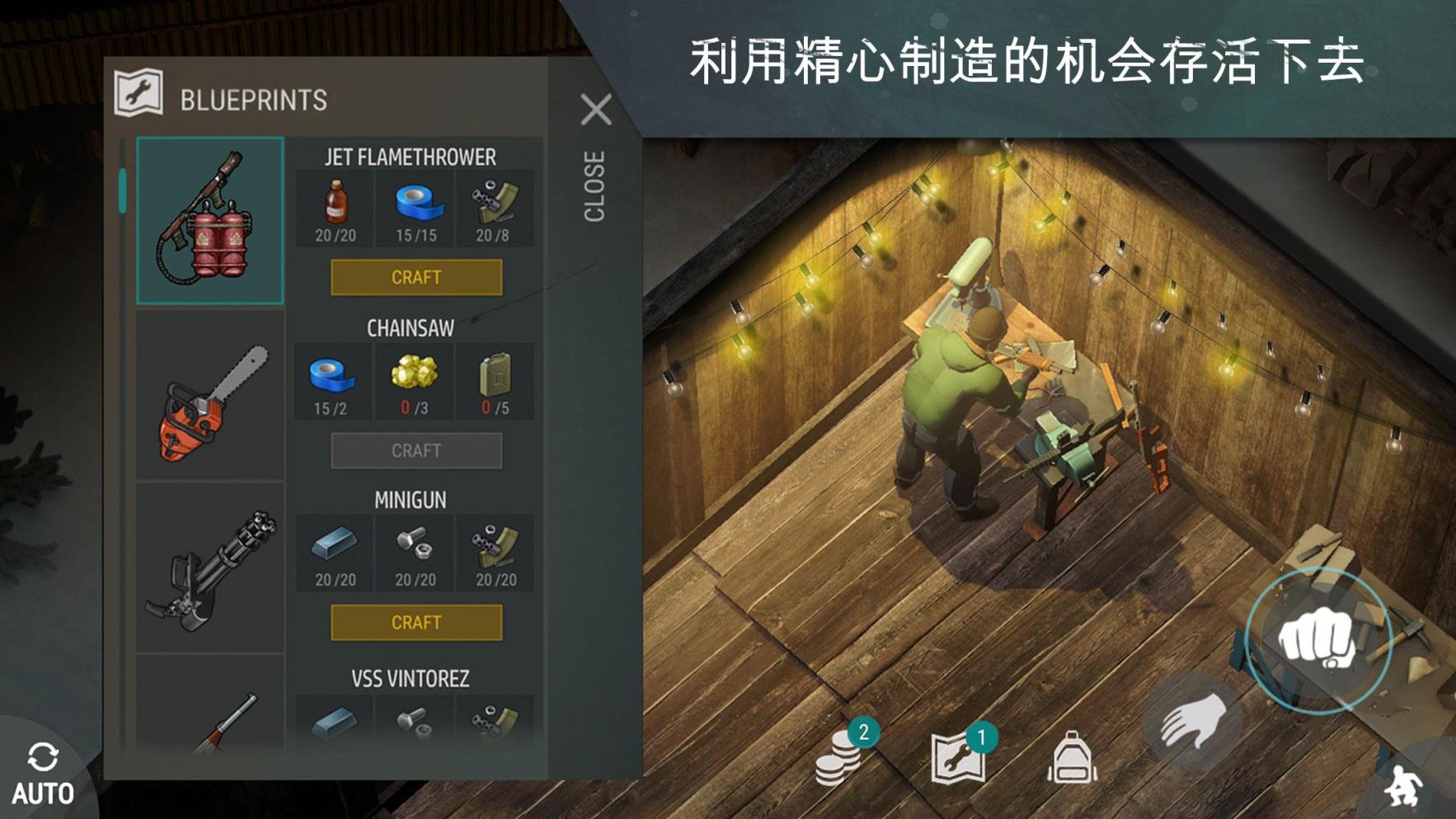The image size is (1456, 819).
Task: Tap the disabled Chainsaw CRAFT button
Action: coord(416,450)
